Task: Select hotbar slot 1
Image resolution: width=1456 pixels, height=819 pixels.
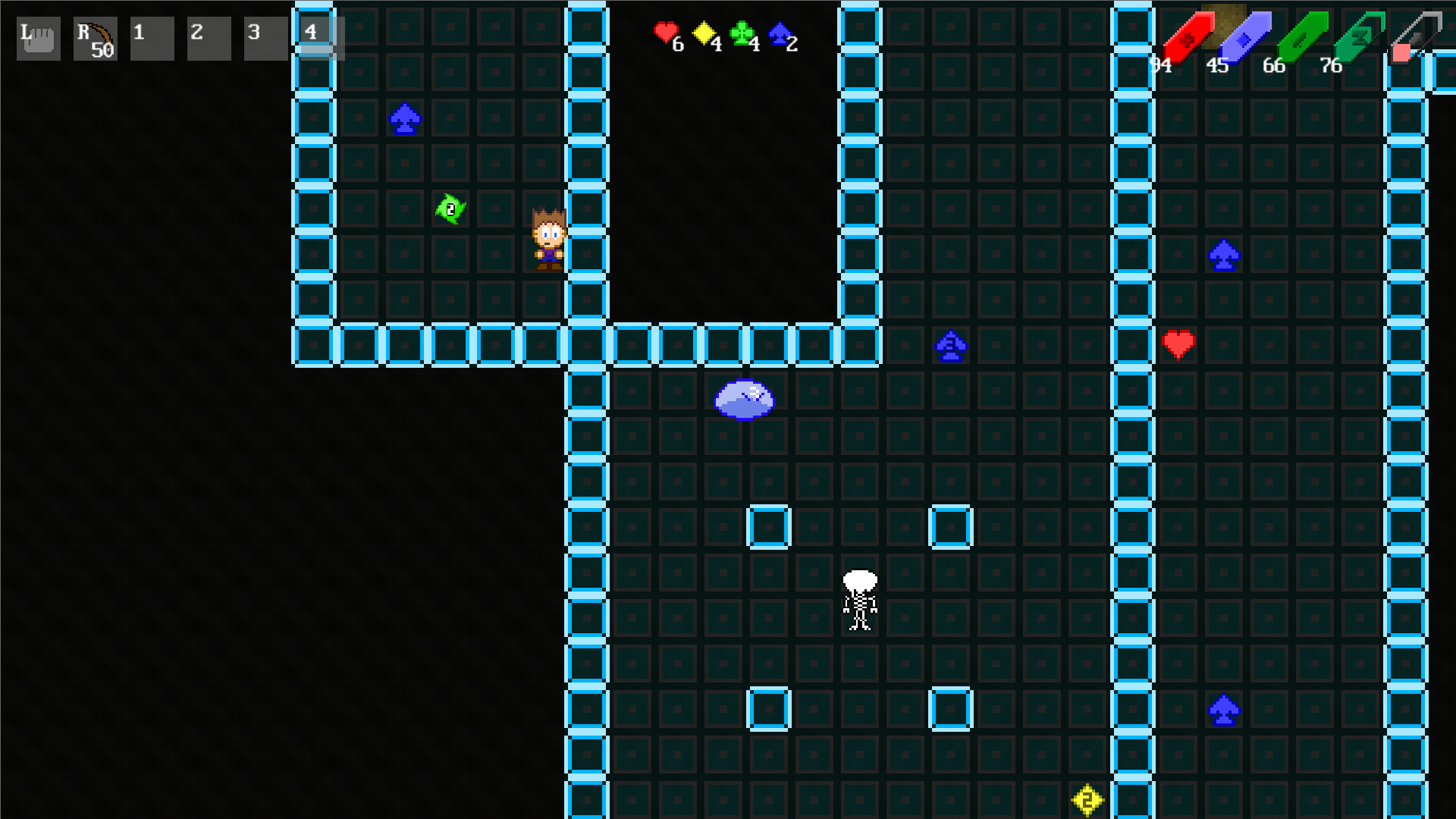Action: [x=152, y=38]
